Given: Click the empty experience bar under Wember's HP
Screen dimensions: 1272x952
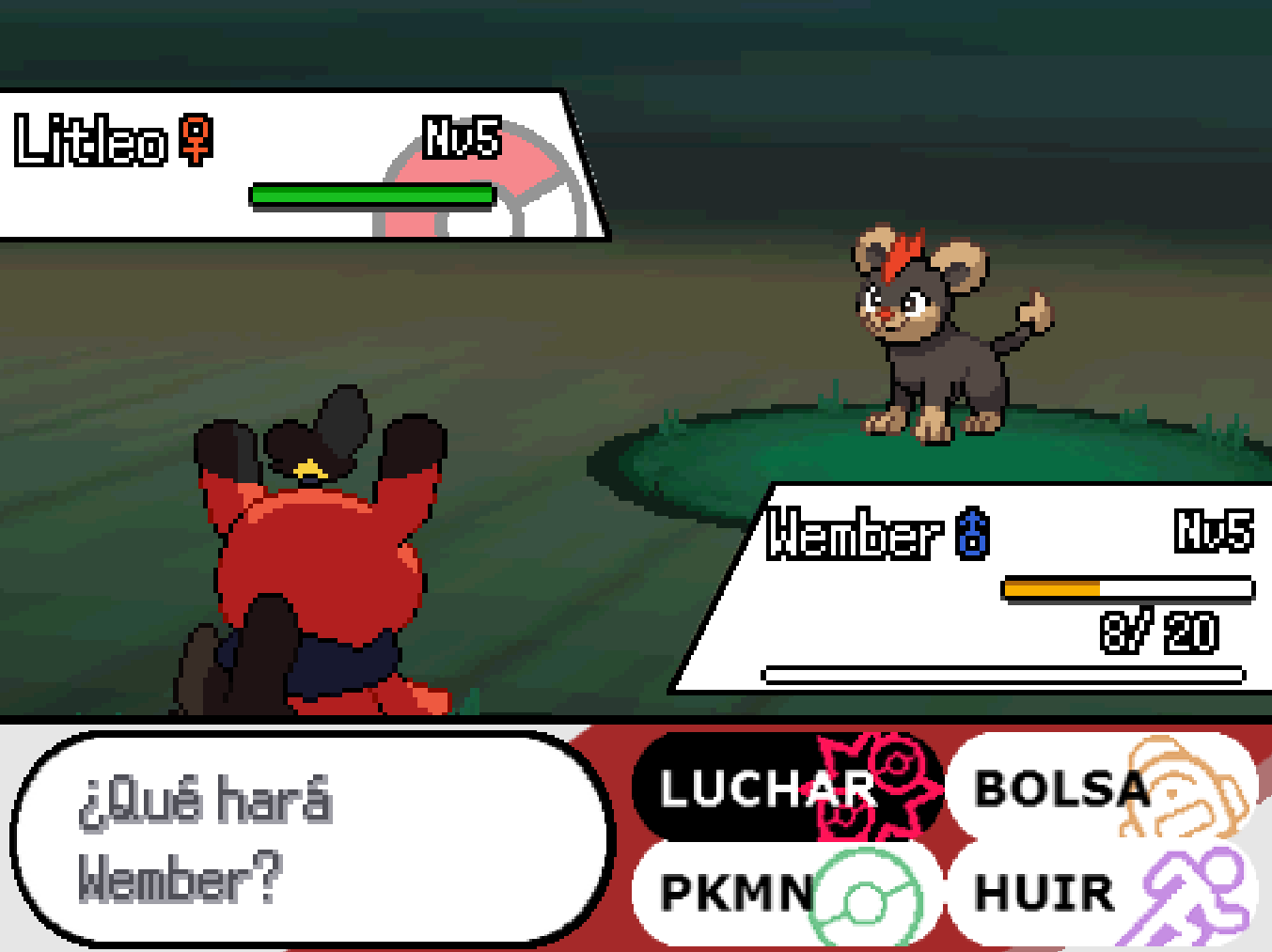Looking at the screenshot, I should (1001, 674).
